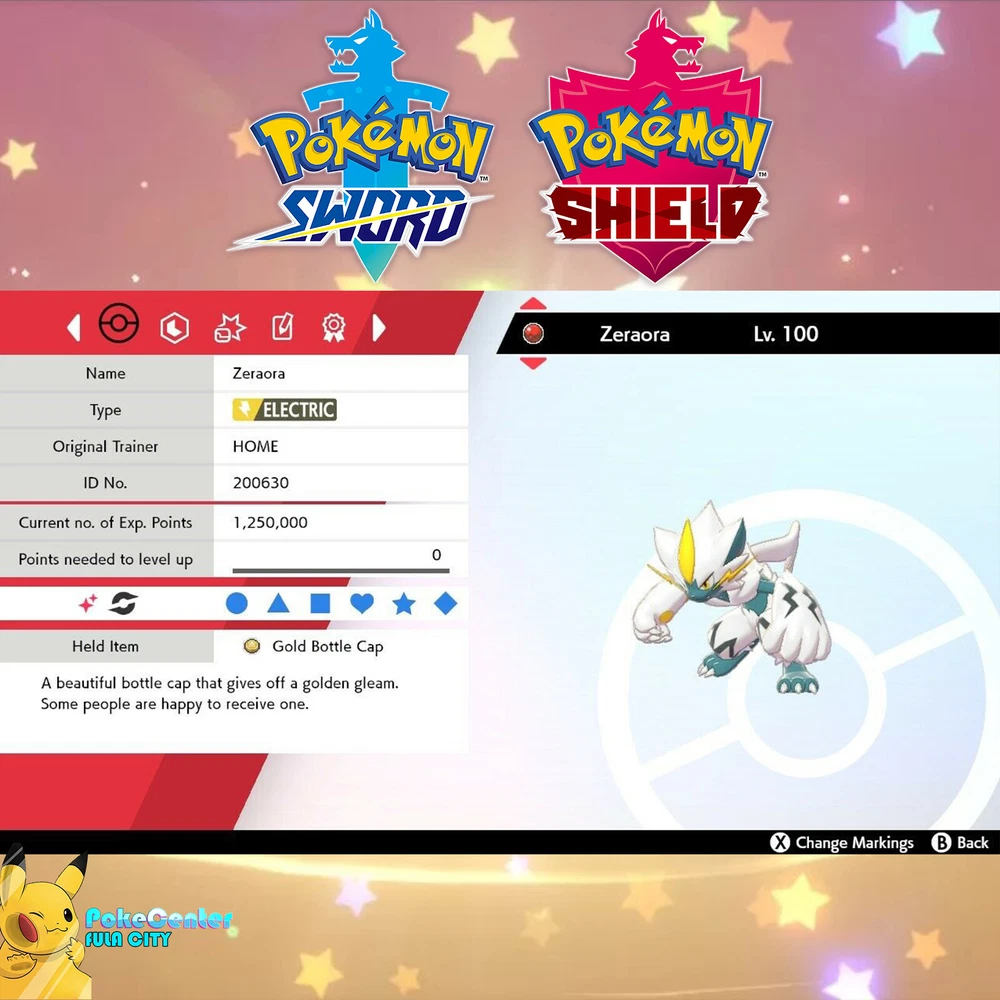Go to next Pokémon with the down arrow
Screen dimensions: 1000x1000
click(x=533, y=362)
